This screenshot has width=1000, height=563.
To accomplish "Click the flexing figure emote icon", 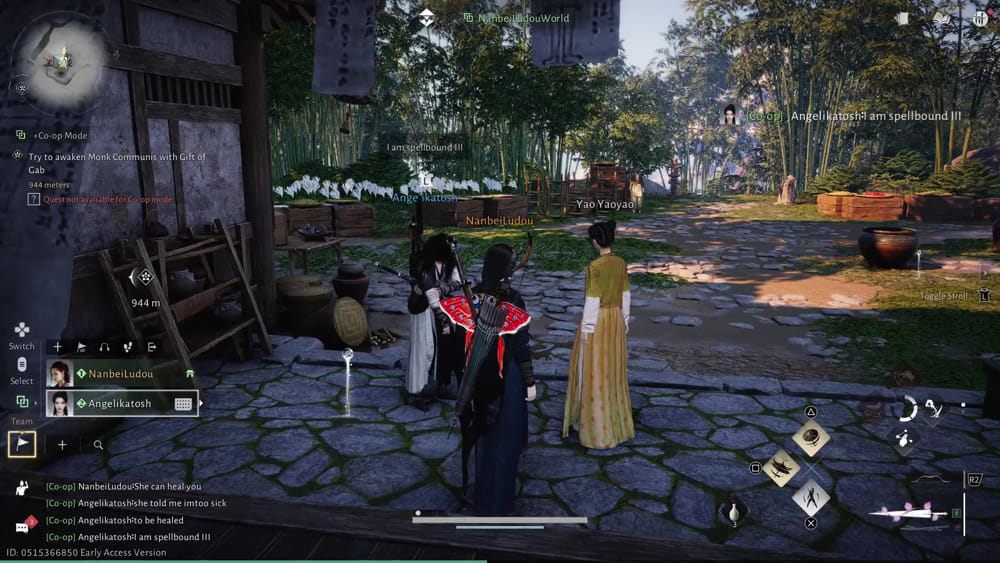I will pos(22,487).
